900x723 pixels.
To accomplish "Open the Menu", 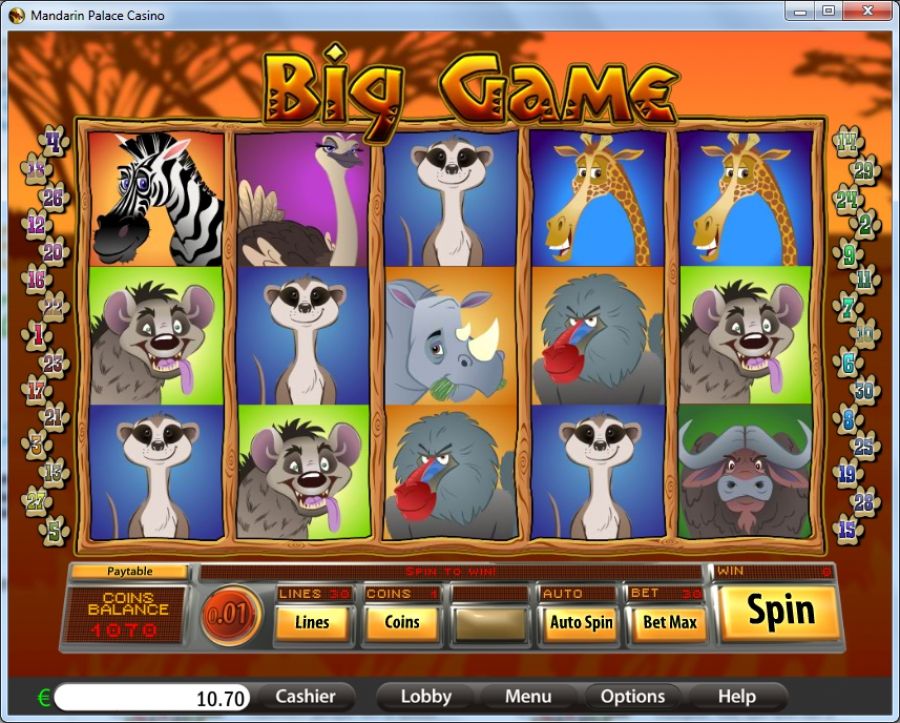I will [528, 696].
